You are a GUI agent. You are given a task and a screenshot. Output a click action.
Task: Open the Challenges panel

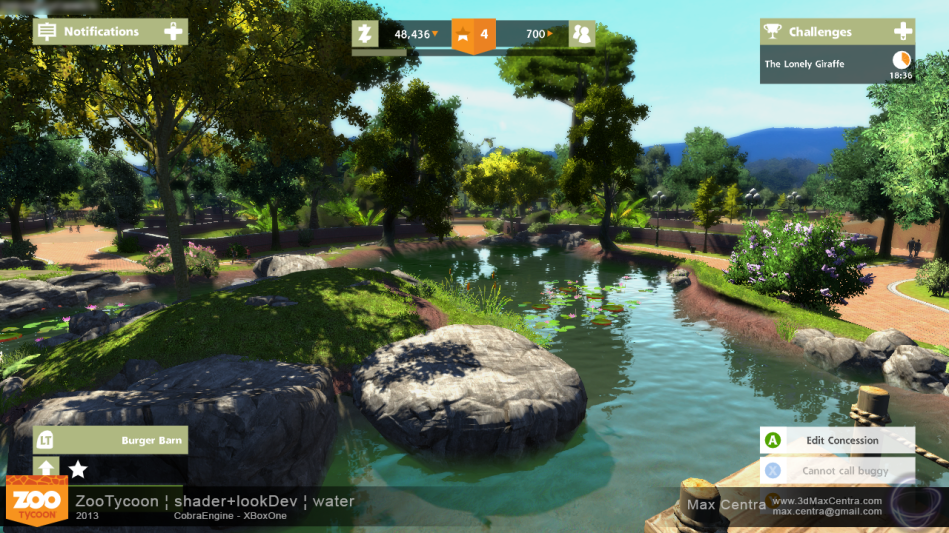820,32
